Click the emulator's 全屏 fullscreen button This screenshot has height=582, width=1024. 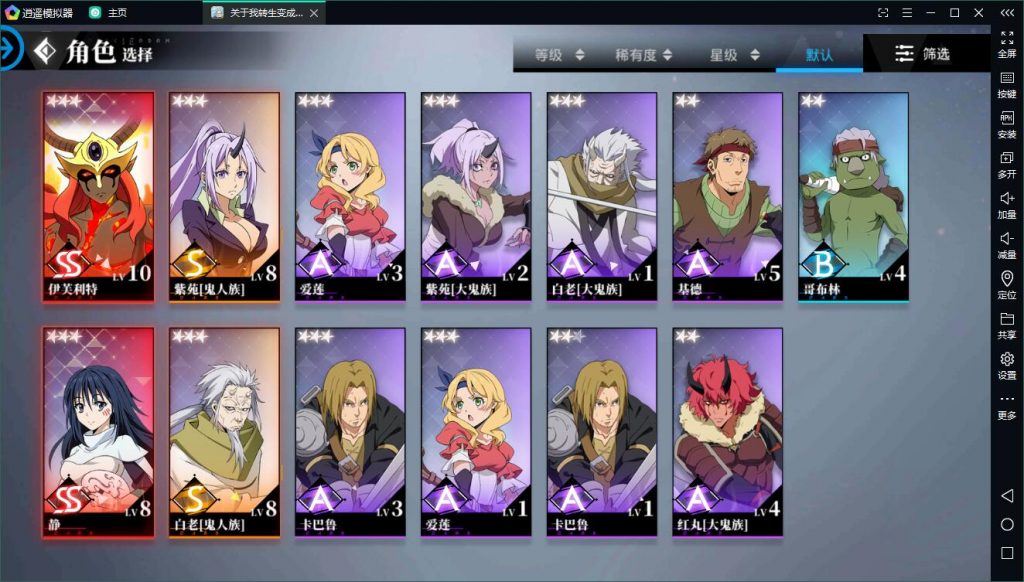[x=1007, y=44]
